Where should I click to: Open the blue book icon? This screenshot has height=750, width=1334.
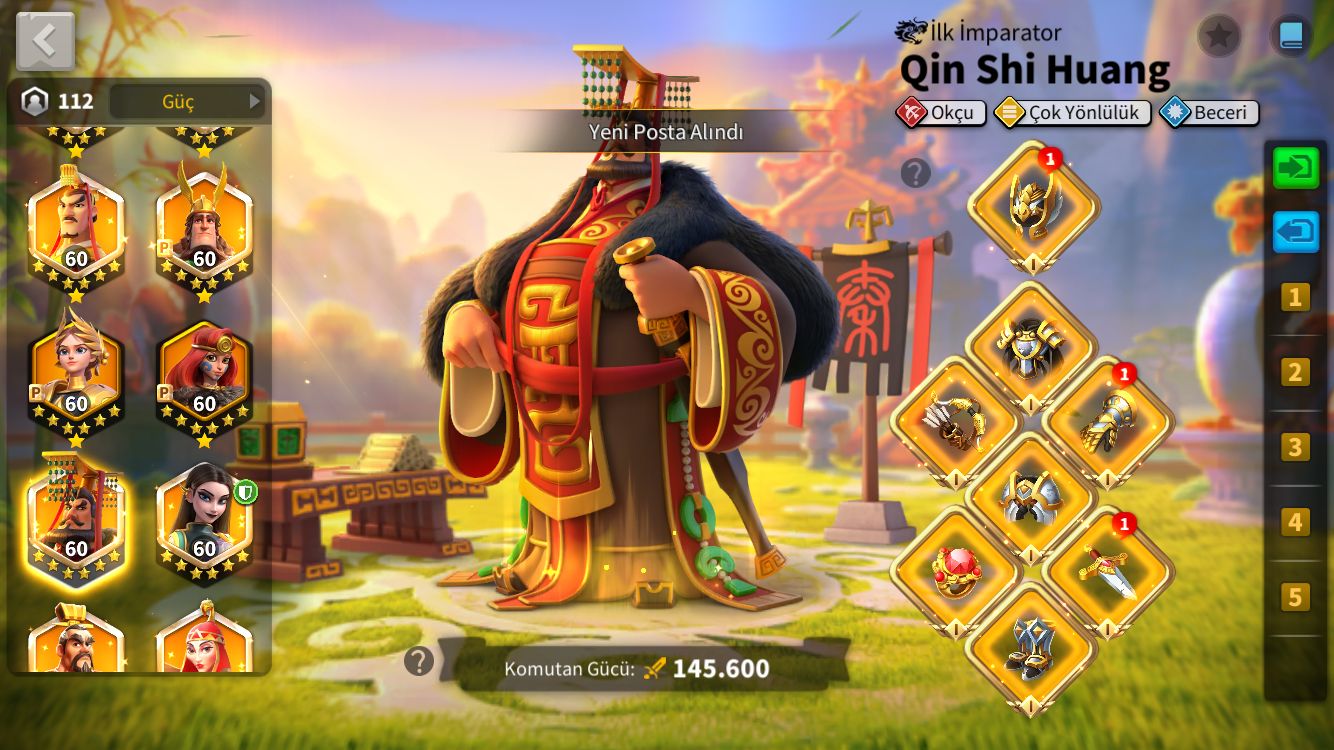(1290, 37)
